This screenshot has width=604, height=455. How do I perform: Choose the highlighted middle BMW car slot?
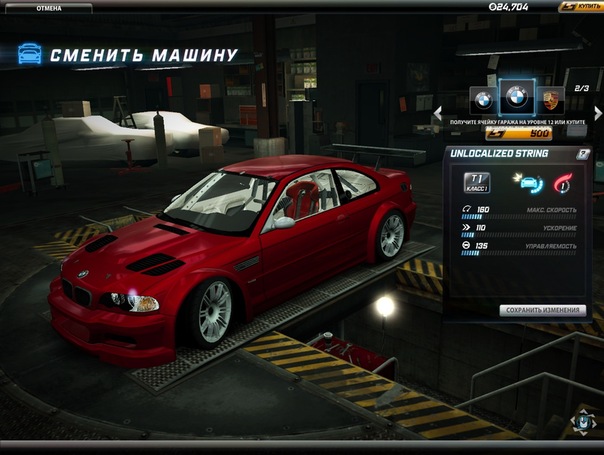click(516, 97)
